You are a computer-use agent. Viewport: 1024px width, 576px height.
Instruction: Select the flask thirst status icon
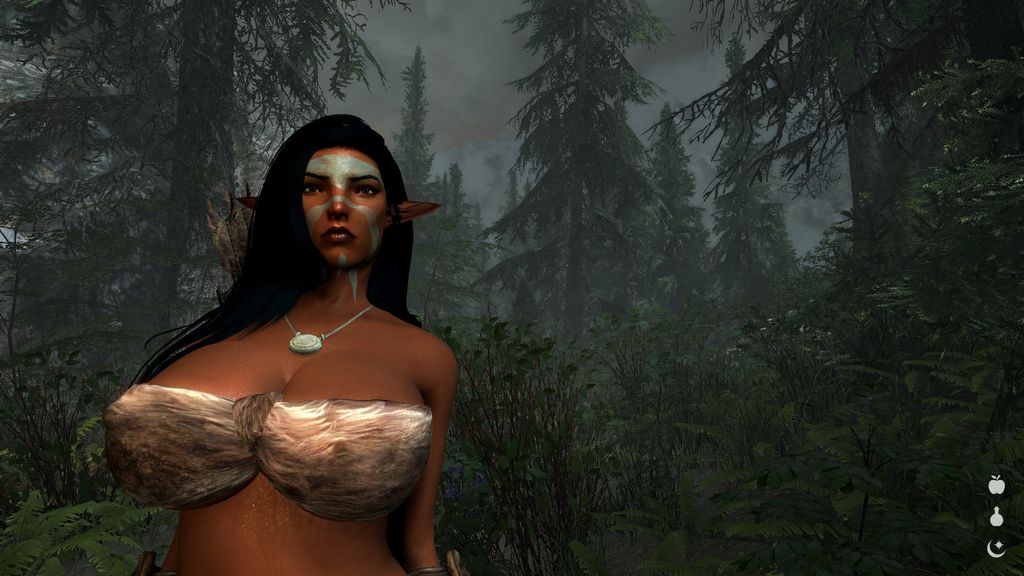click(x=996, y=517)
